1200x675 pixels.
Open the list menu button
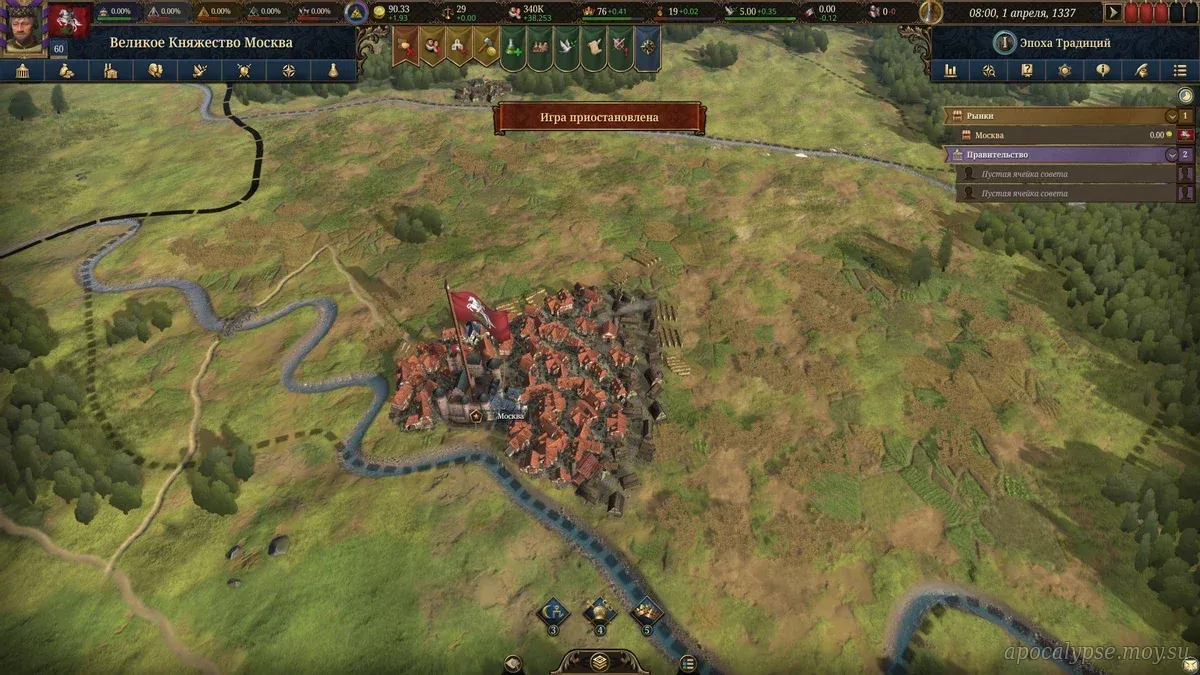point(1180,71)
